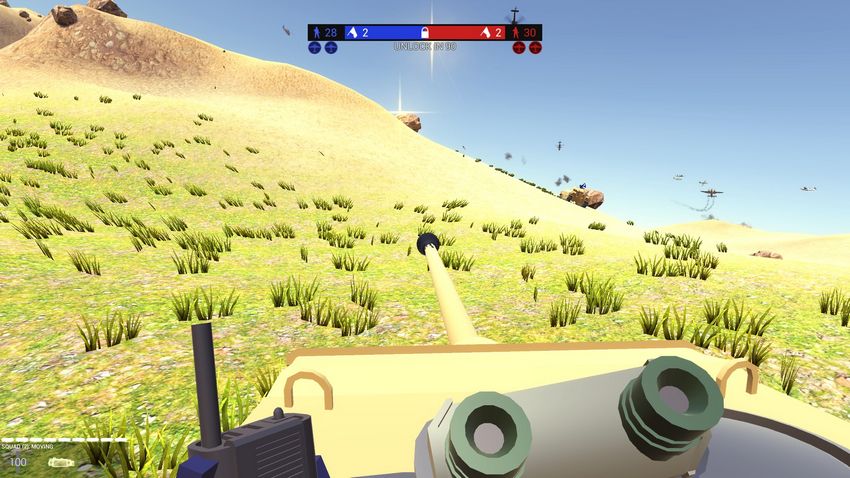Click the red soldier icon

coord(516,33)
